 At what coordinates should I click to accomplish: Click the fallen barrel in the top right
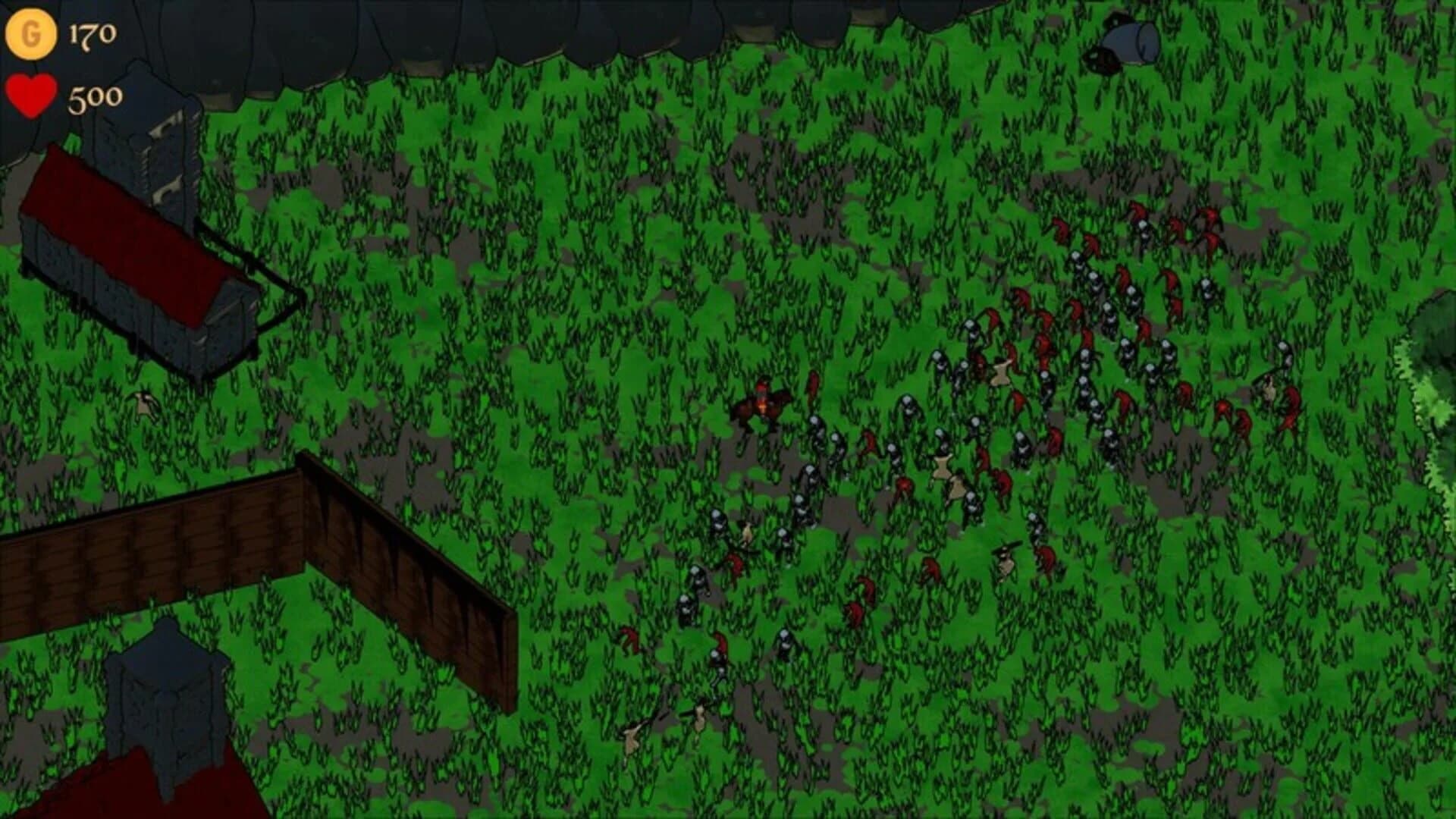[x=1130, y=42]
